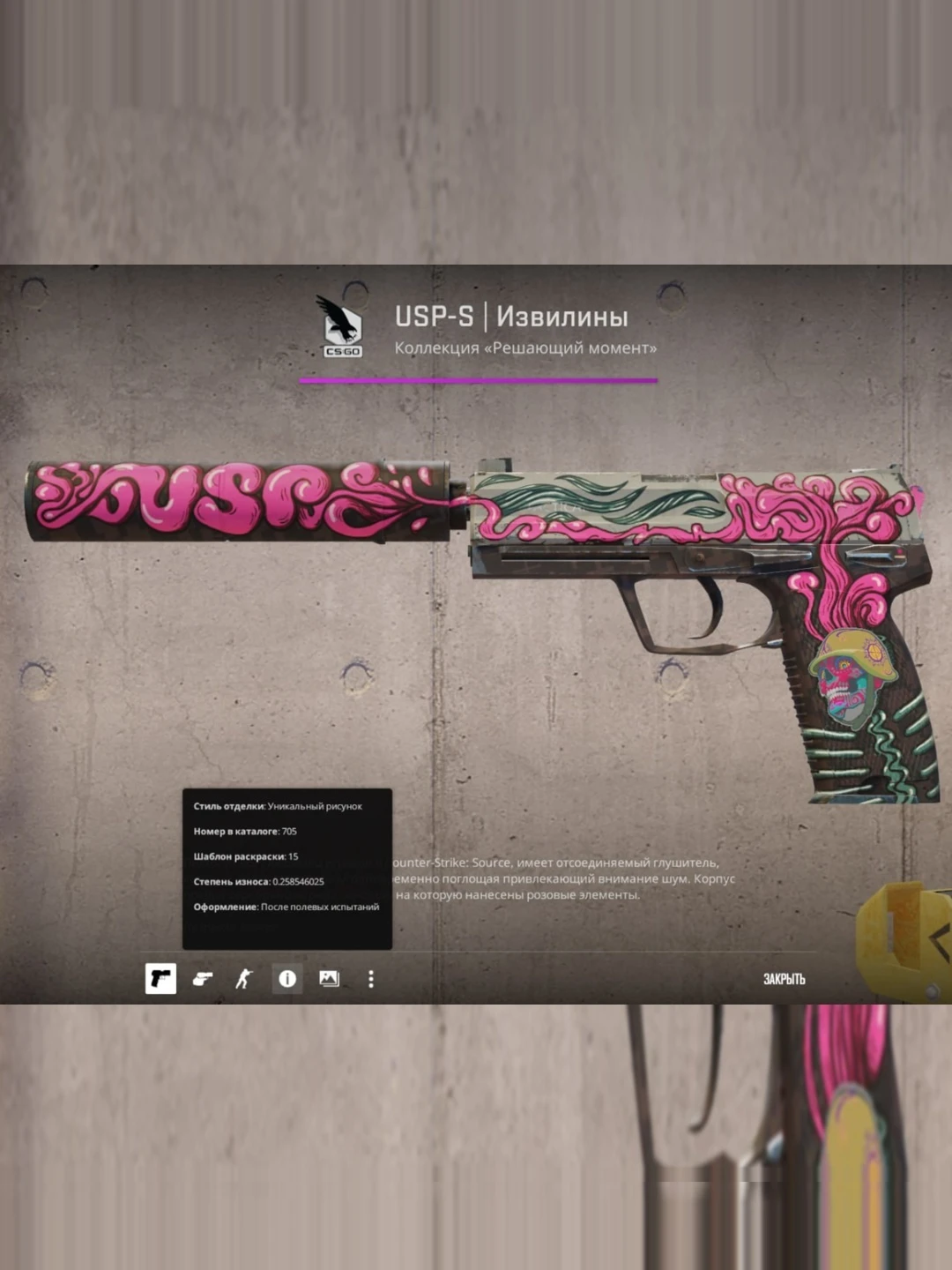Select the pistol weapon-view icon
The width and height of the screenshot is (952, 1270).
(x=160, y=978)
